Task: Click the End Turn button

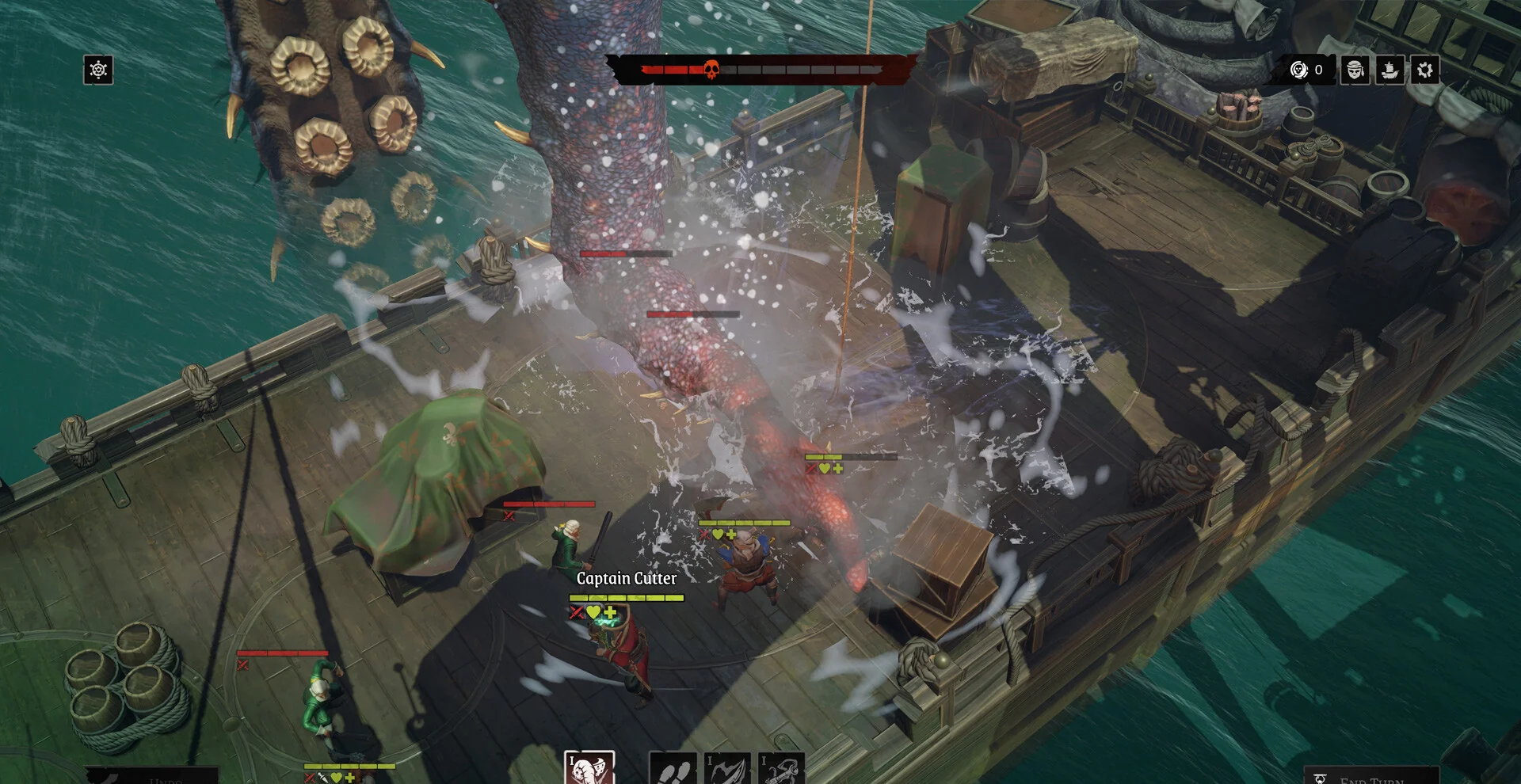Action: click(x=1370, y=777)
